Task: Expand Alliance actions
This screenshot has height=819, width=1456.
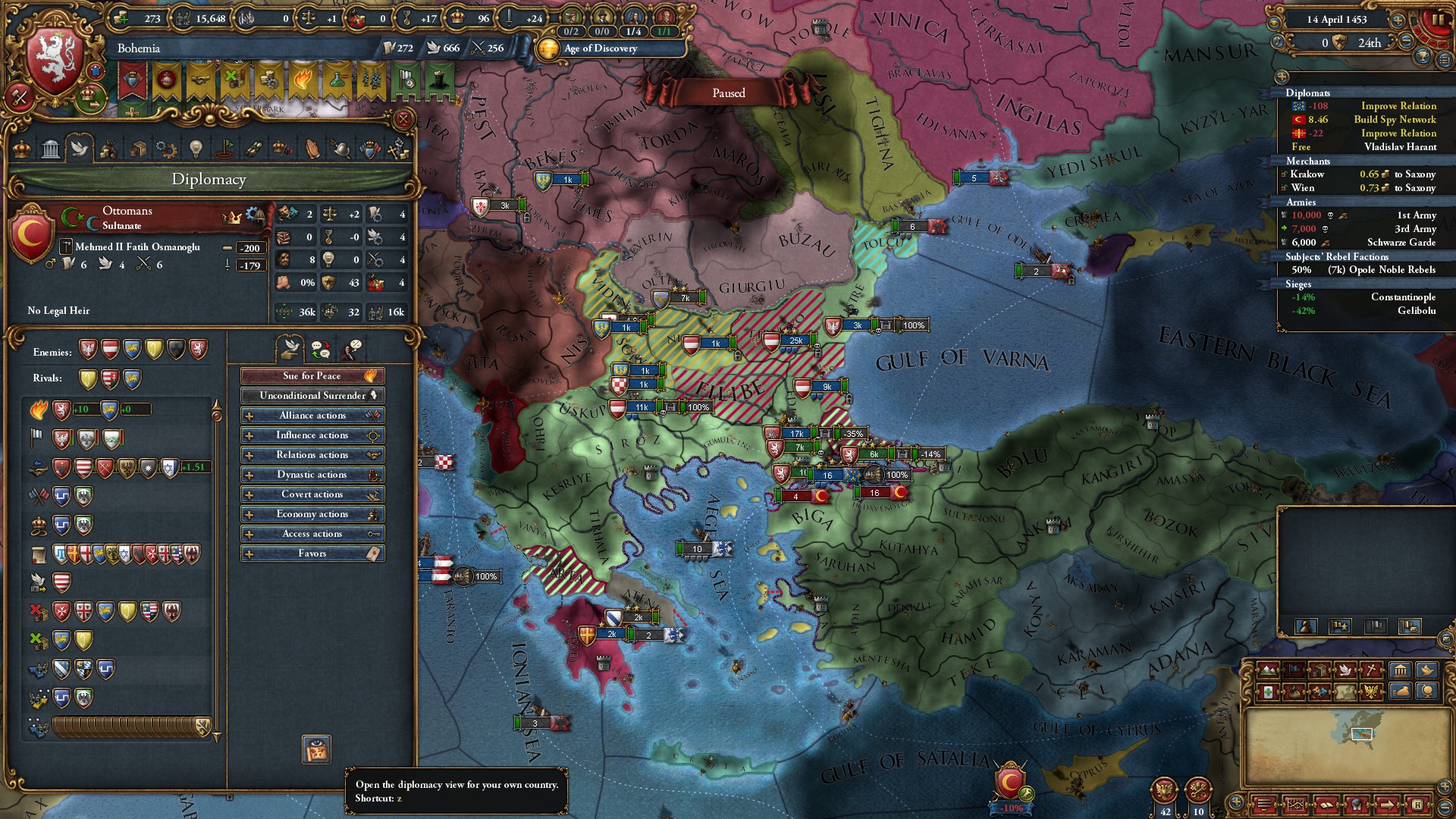Action: (x=312, y=416)
